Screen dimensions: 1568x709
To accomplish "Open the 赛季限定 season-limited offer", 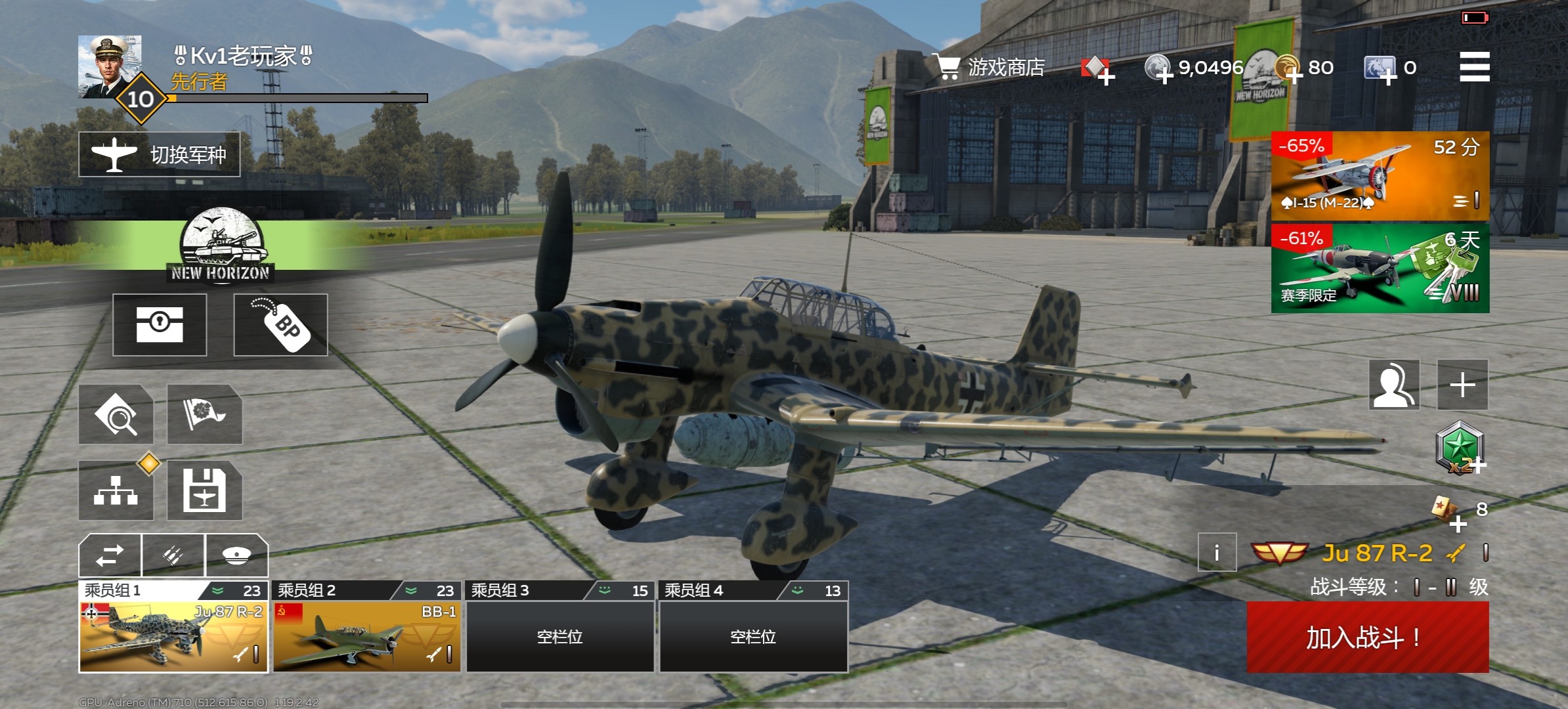I will click(1379, 268).
